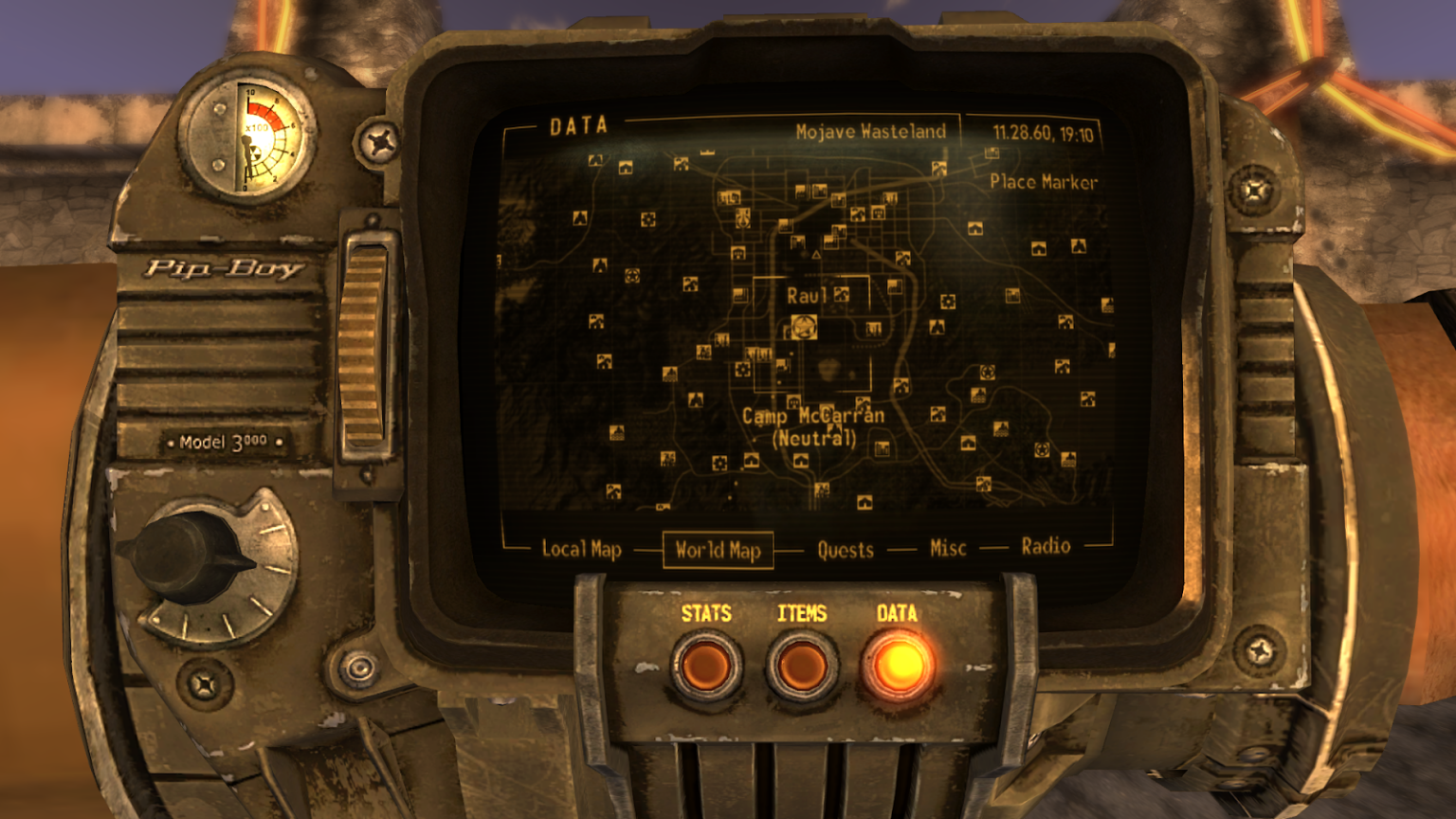
Task: Select the World Map tab
Action: [x=719, y=550]
